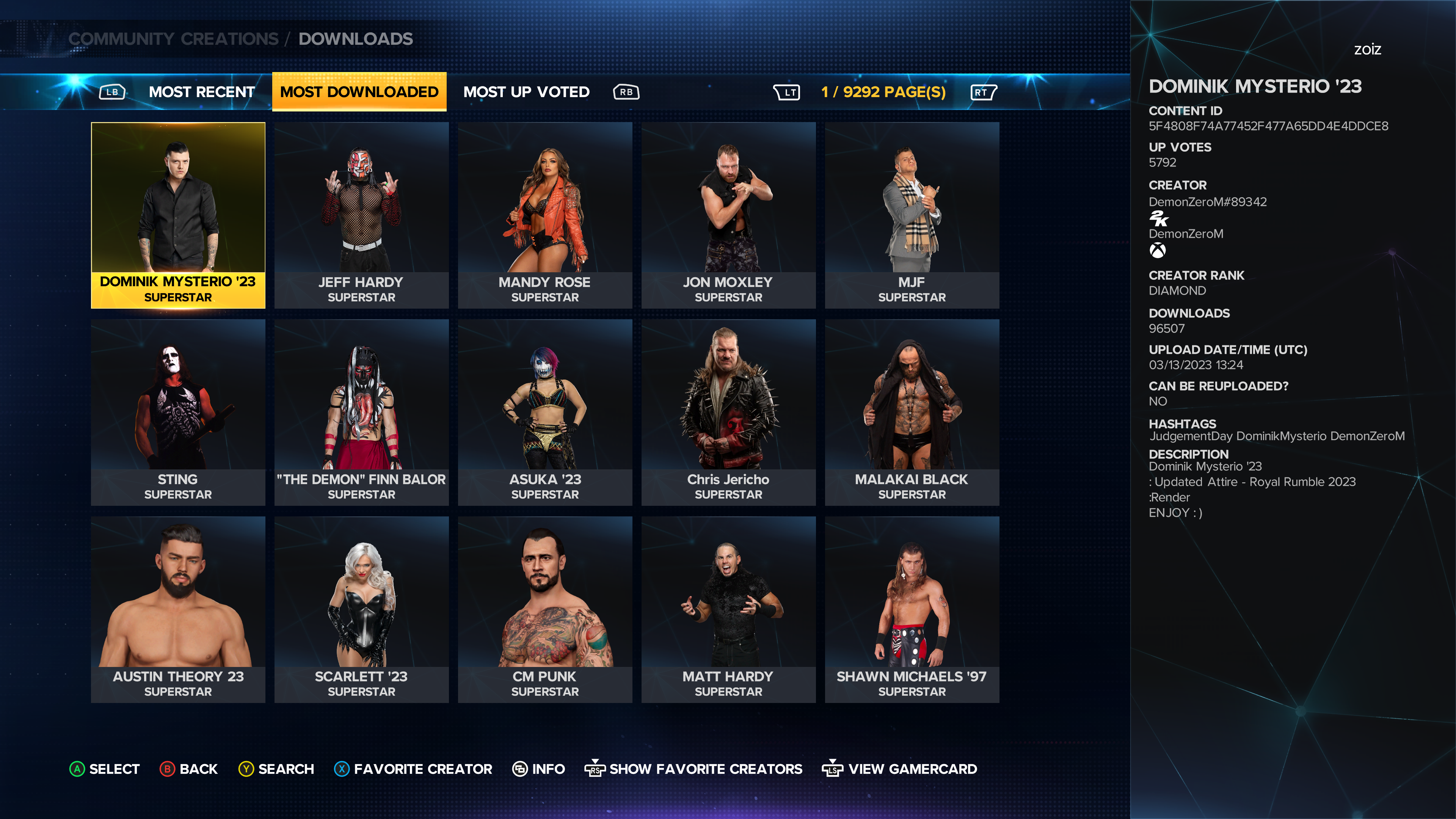
Task: Open the Jon Moxley superstar download
Action: click(x=728, y=215)
